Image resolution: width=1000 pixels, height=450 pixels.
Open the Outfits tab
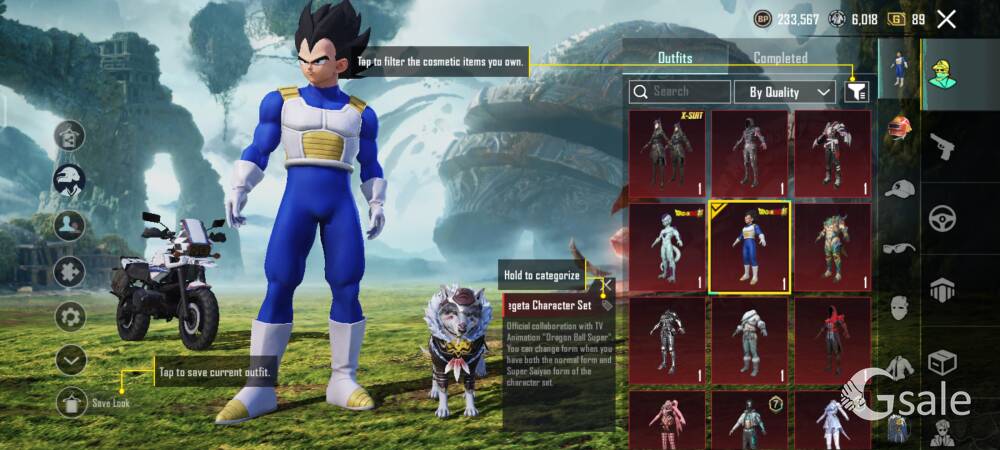(675, 58)
